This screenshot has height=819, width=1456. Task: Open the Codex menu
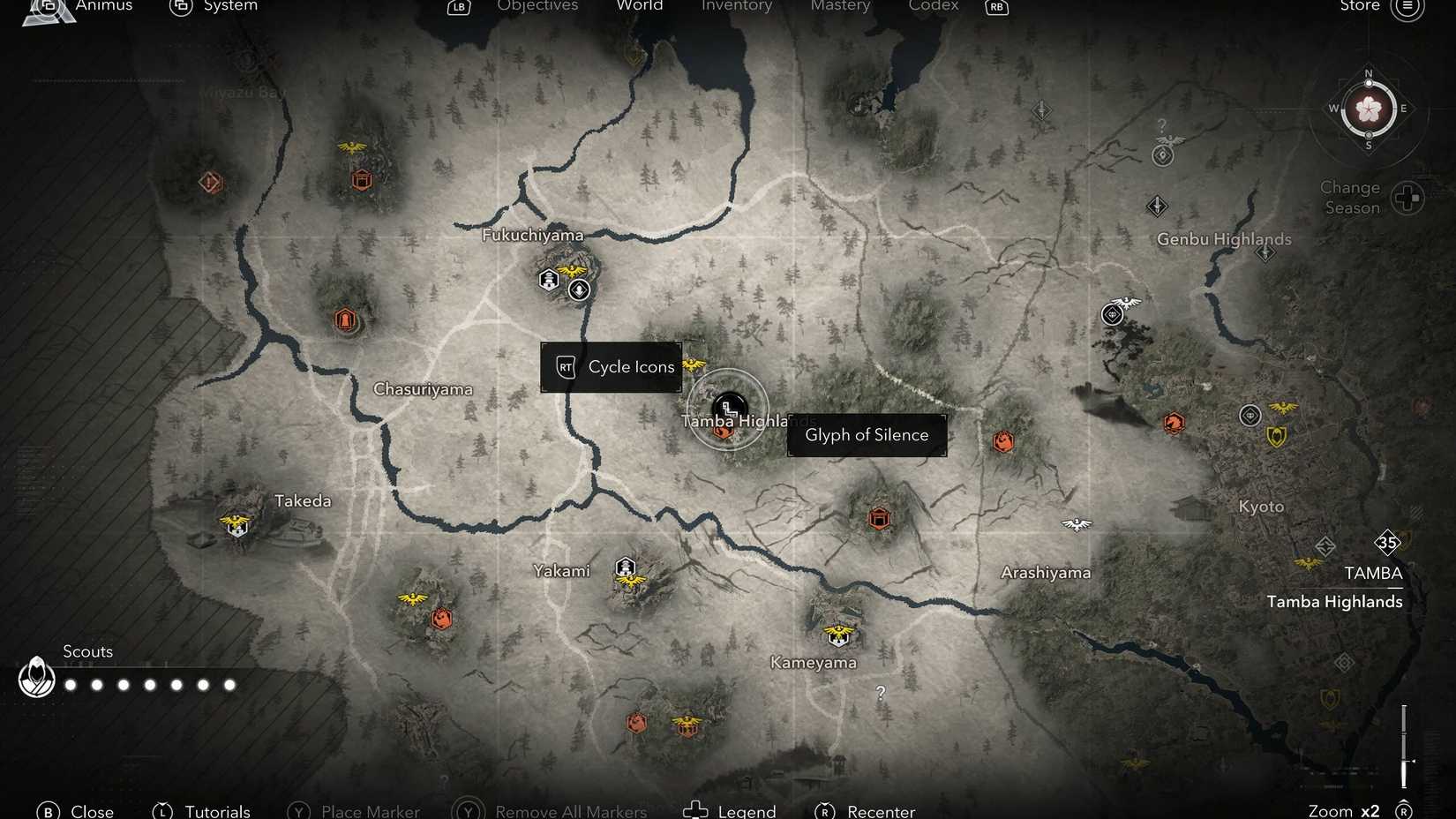tap(933, 6)
